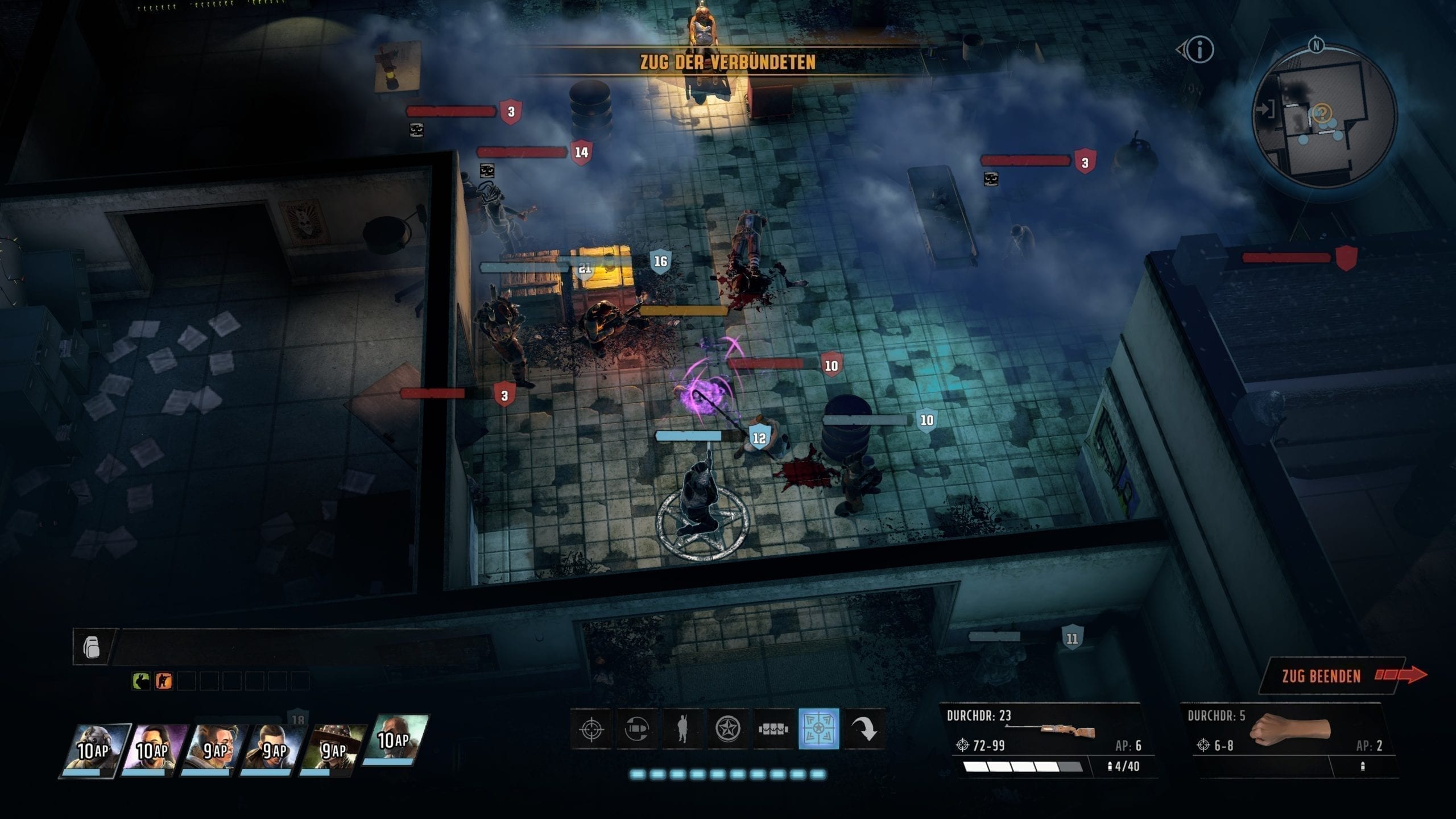Open the backpack inventory icon
The image size is (1456, 819).
pyautogui.click(x=92, y=647)
